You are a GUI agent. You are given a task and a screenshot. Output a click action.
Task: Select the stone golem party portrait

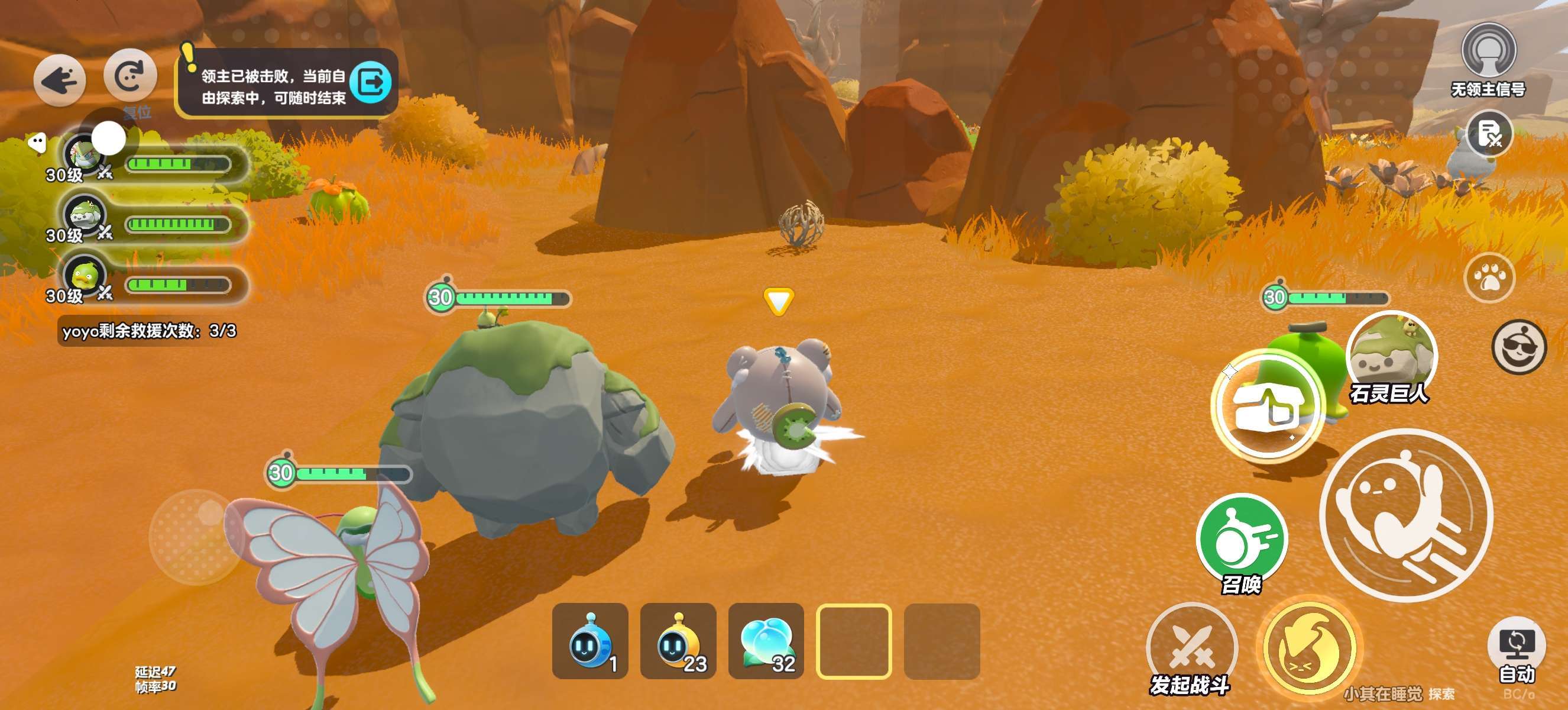coord(84,215)
